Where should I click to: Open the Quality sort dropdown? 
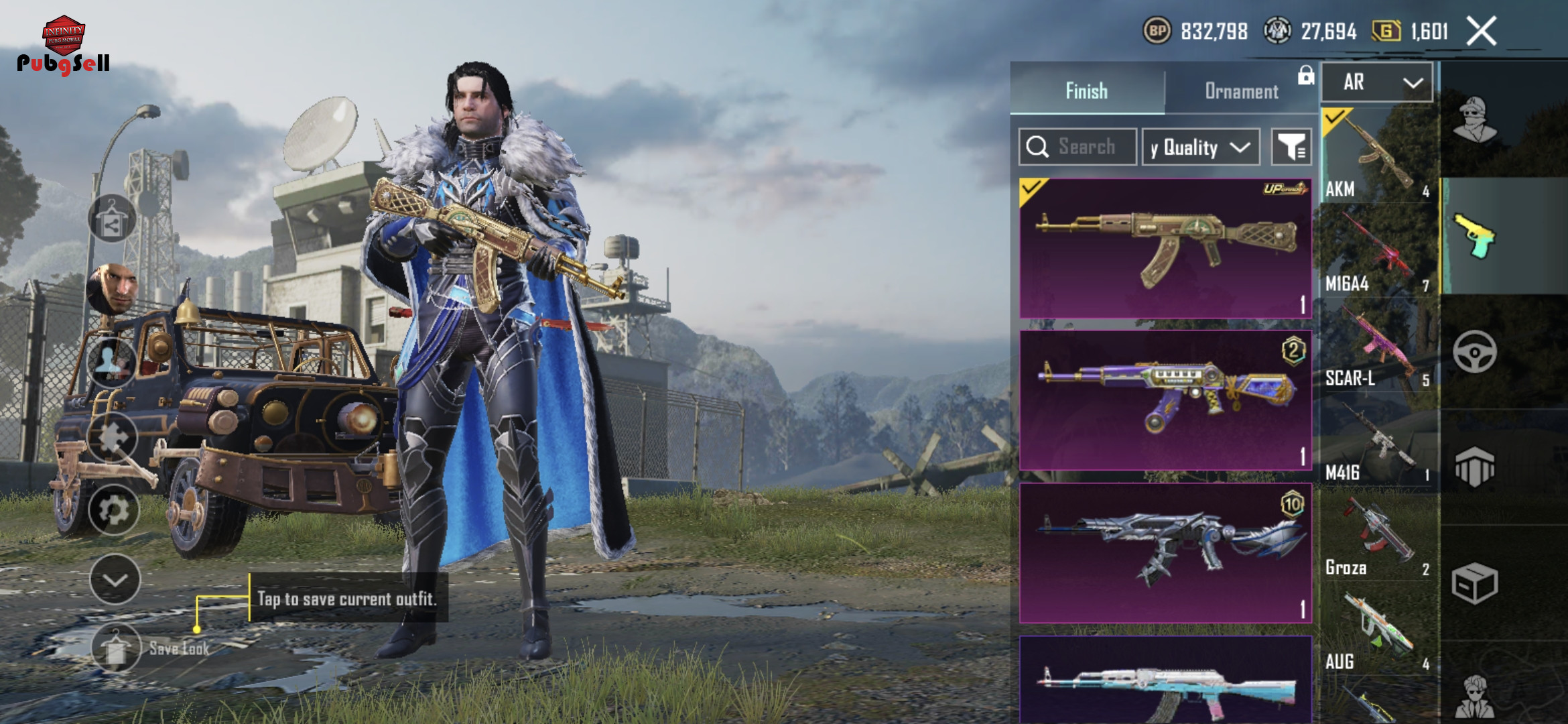pos(1200,147)
